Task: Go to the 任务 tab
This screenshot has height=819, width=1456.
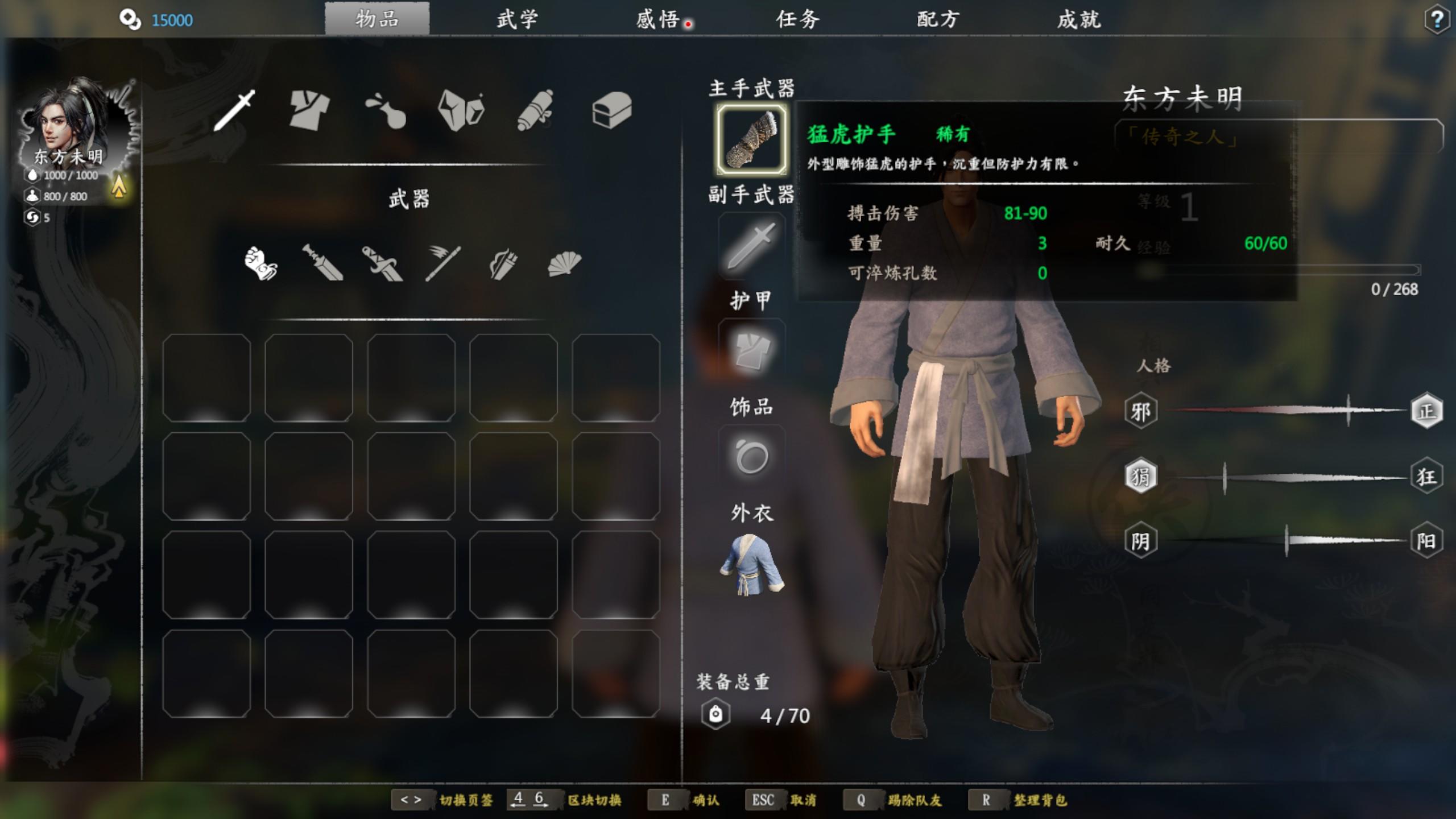Action: 798,20
